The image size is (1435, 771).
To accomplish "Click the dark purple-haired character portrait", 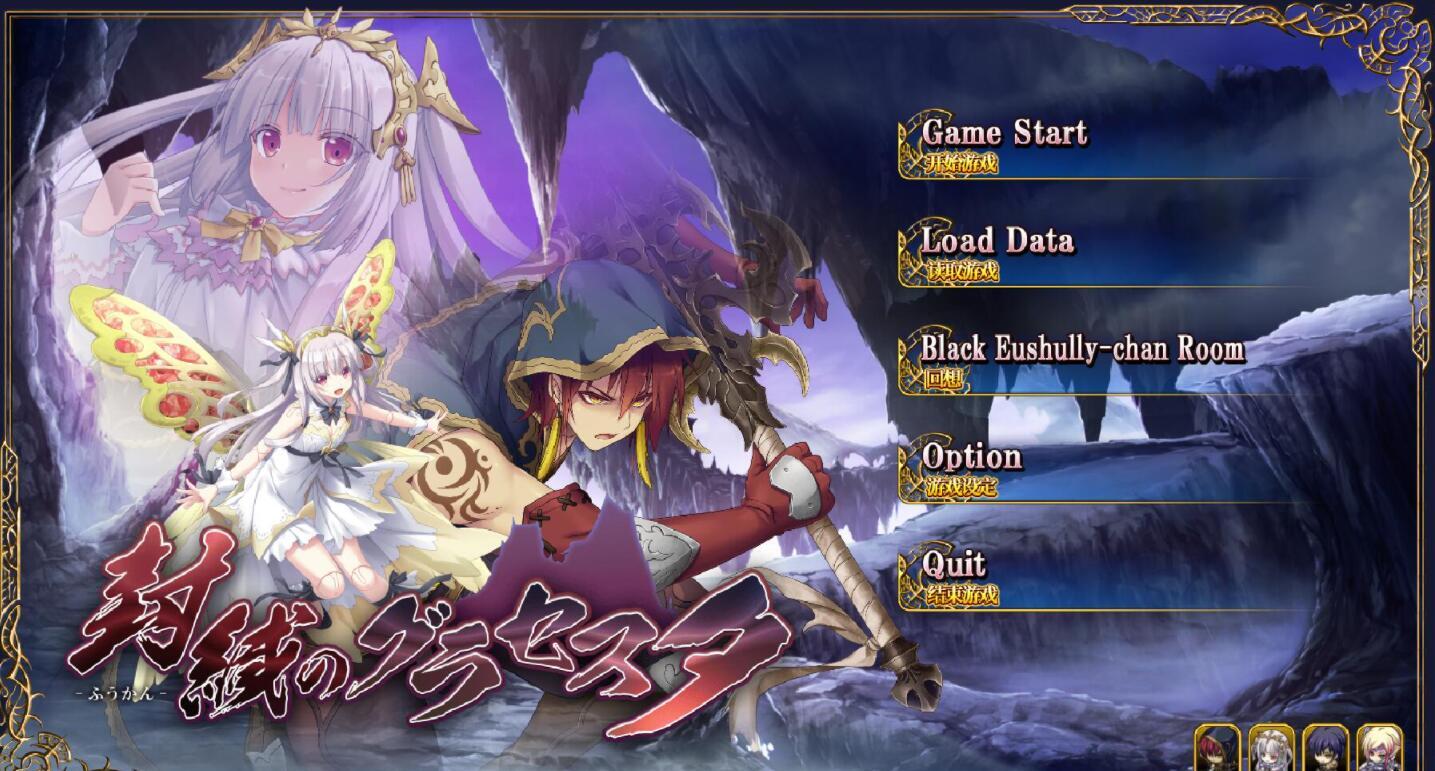I will [1326, 748].
